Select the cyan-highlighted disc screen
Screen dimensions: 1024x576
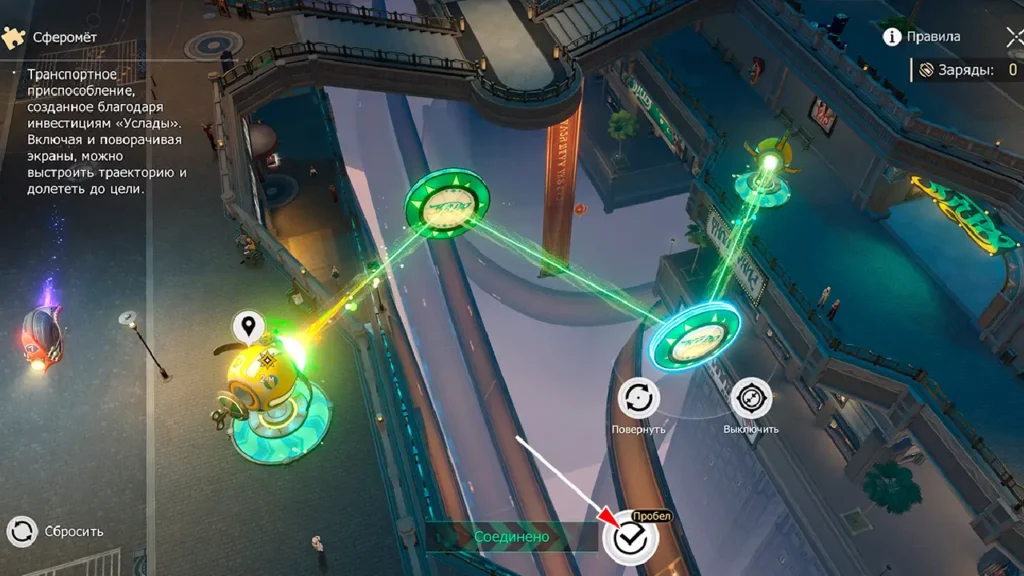point(694,338)
